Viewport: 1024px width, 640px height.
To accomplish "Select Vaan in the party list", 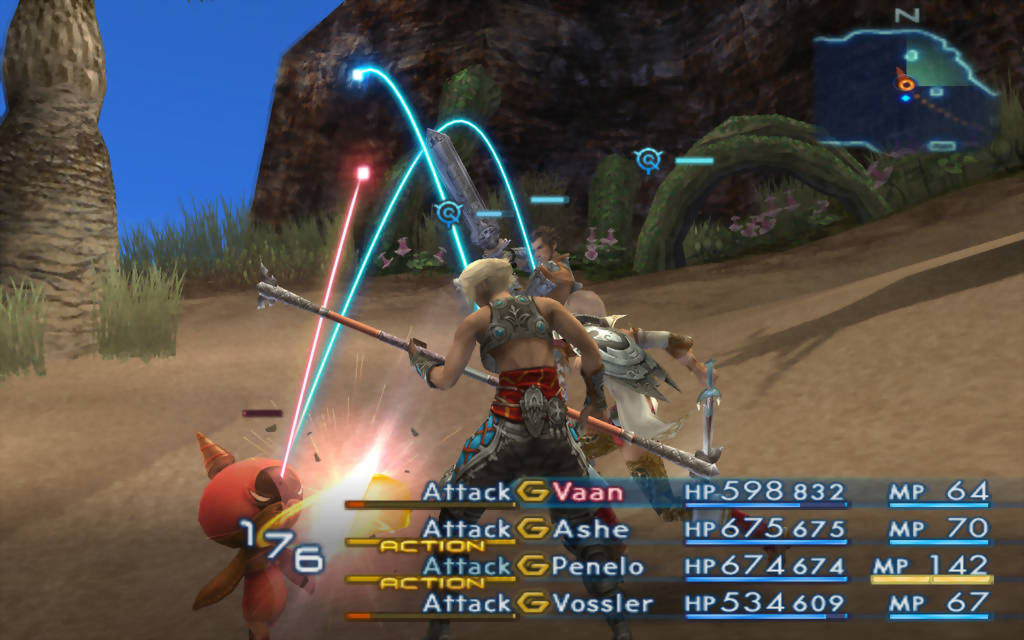I will pyautogui.click(x=588, y=492).
